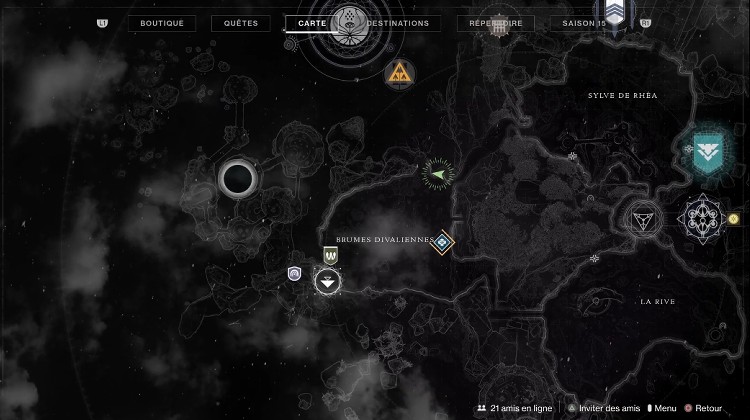
Task: Open the Boutique tab
Action: click(162, 23)
